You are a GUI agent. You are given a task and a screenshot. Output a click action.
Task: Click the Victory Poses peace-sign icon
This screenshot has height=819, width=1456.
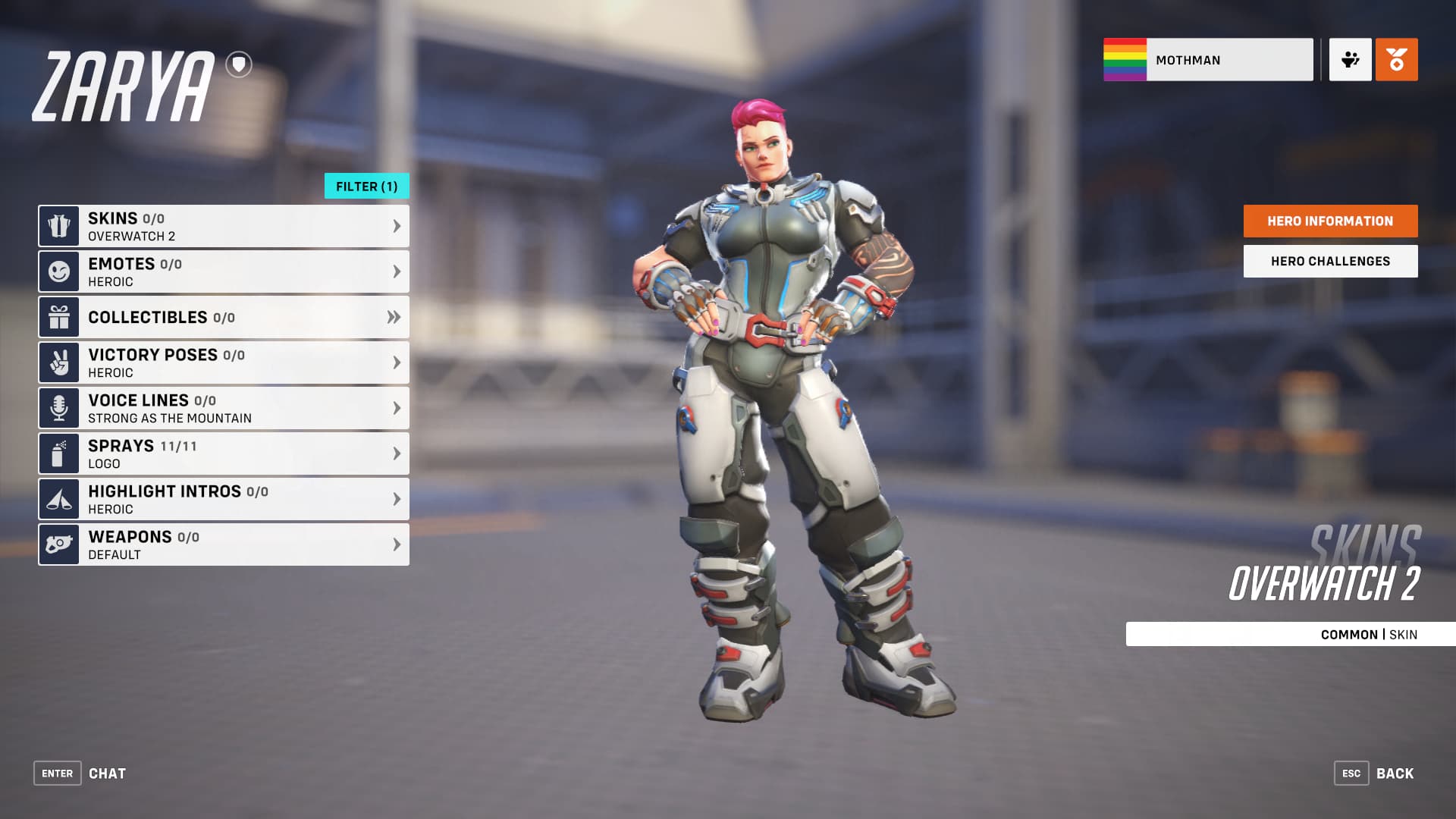58,362
